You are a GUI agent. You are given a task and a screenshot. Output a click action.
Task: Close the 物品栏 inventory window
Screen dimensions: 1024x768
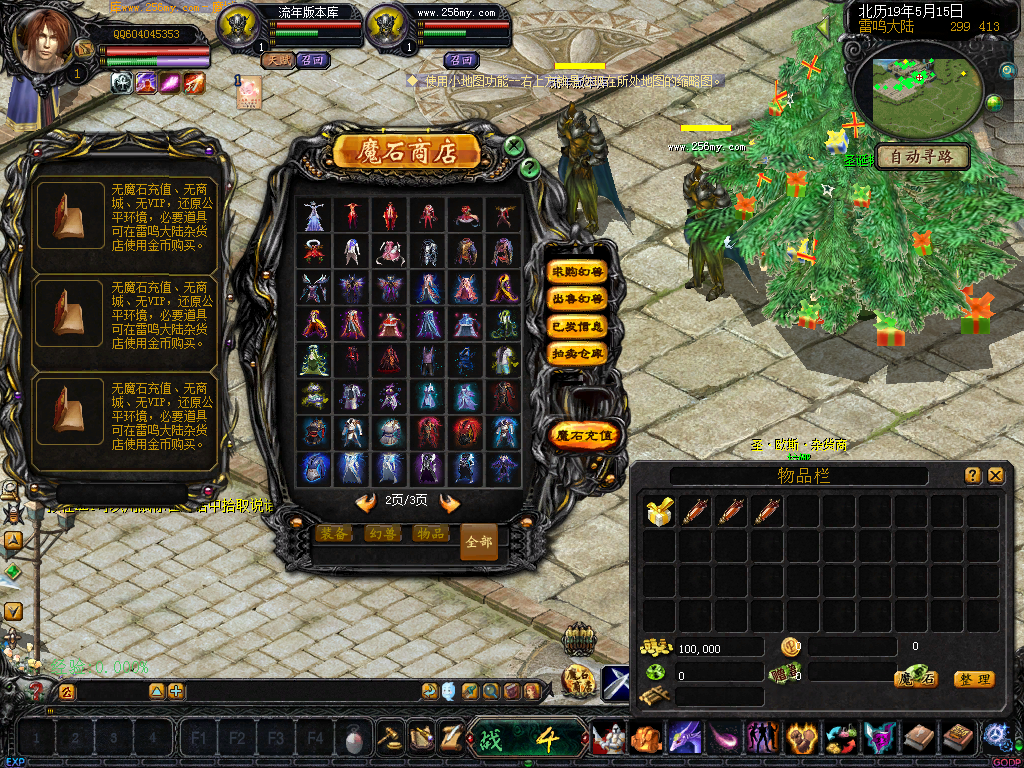click(995, 476)
